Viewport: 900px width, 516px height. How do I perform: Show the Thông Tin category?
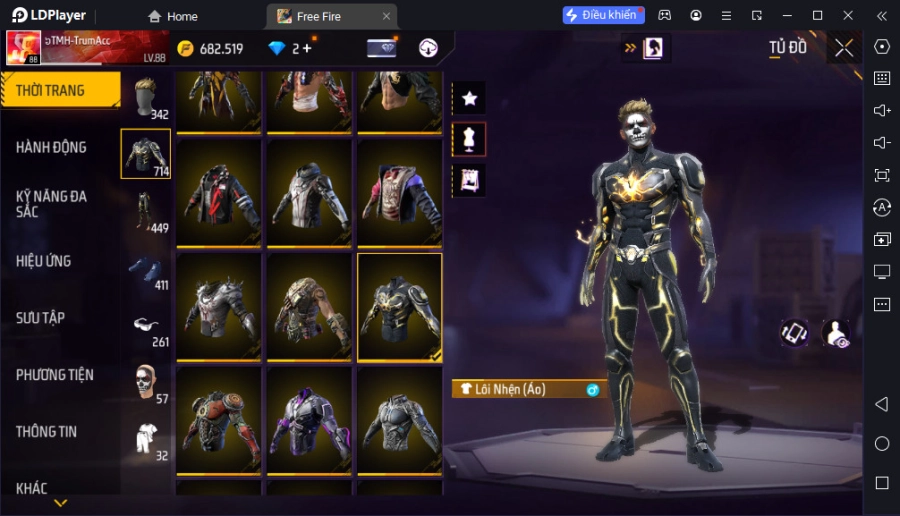pyautogui.click(x=47, y=432)
